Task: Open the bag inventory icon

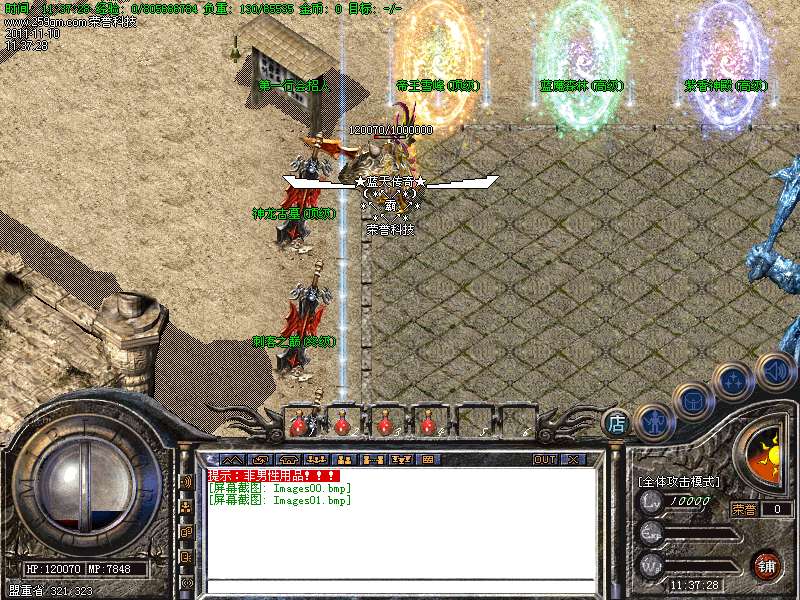Action: point(692,401)
